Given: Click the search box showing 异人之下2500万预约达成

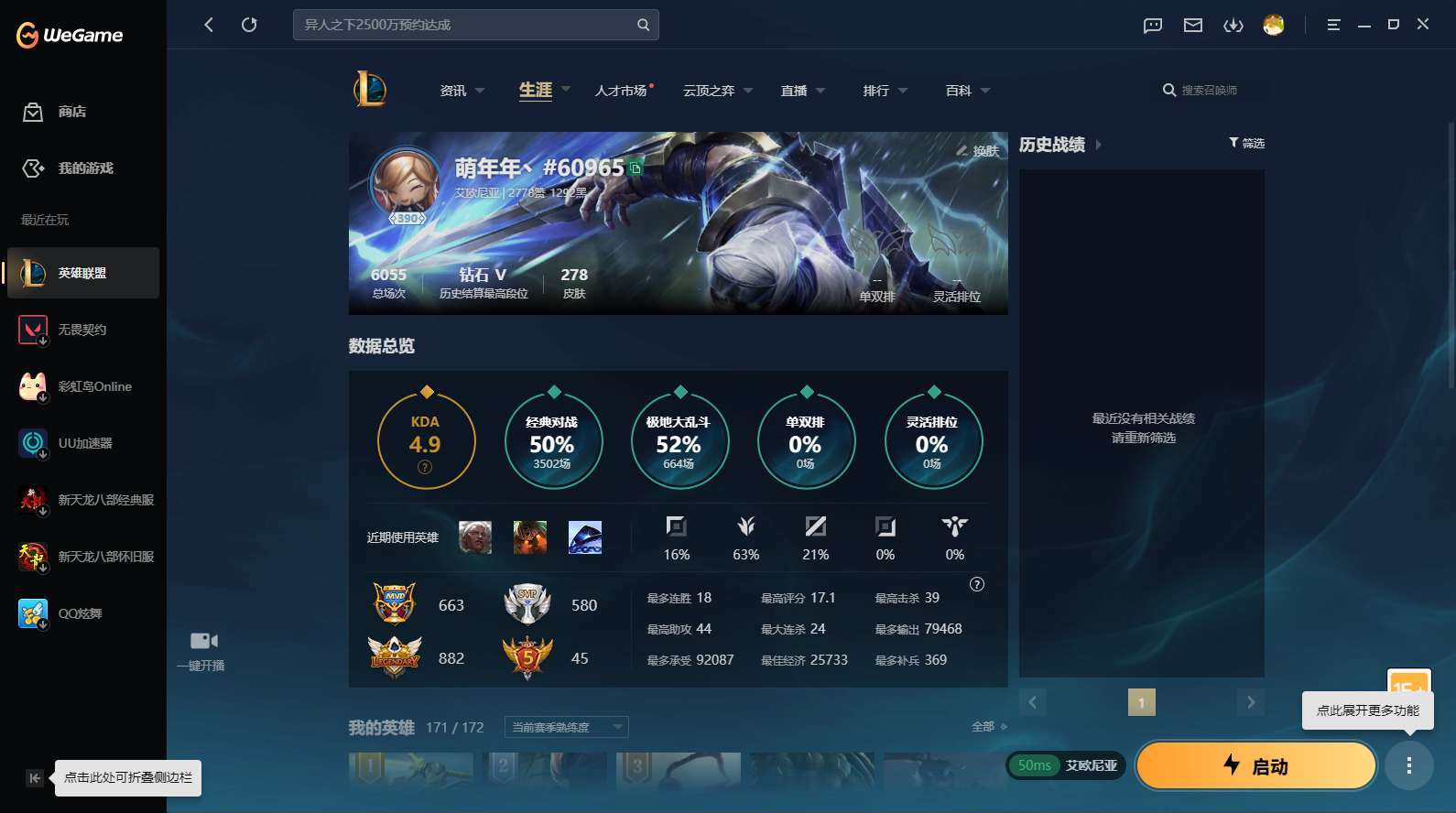Looking at the screenshot, I should pyautogui.click(x=467, y=25).
